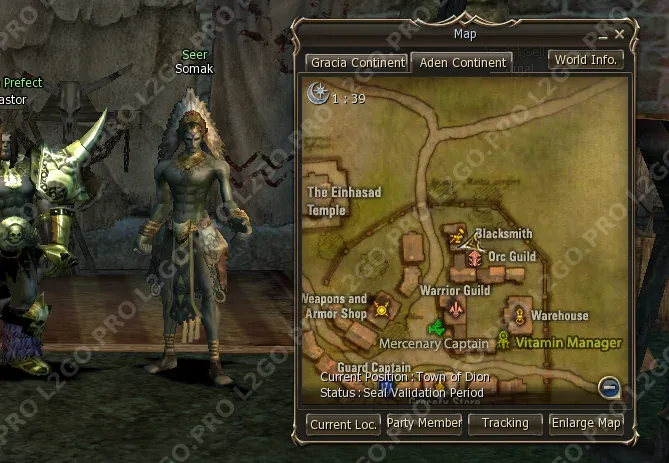Screen dimensions: 669x463
Task: Select the Aden Continent tab
Action: 461,62
